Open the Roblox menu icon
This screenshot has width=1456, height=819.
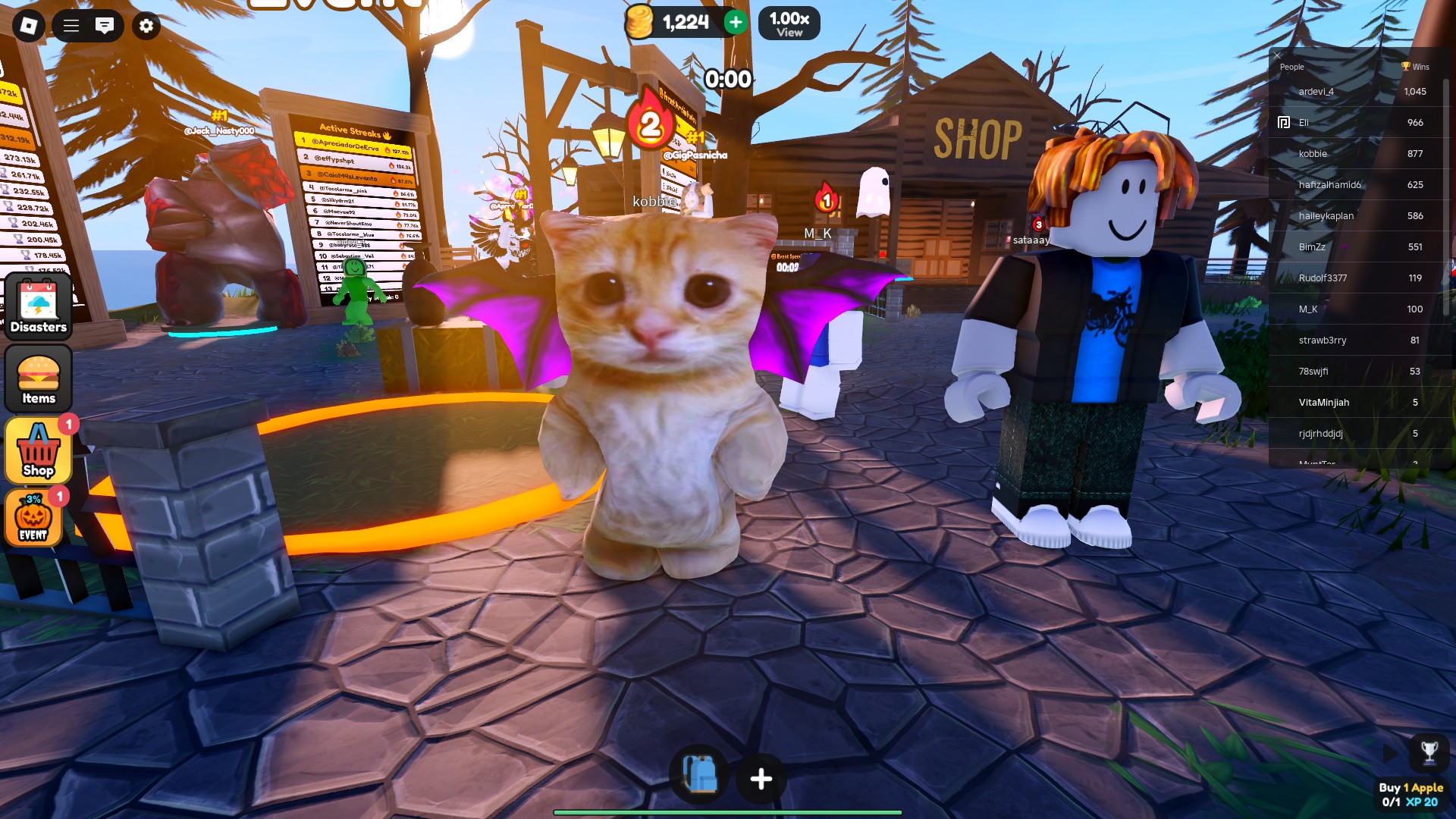click(x=28, y=26)
